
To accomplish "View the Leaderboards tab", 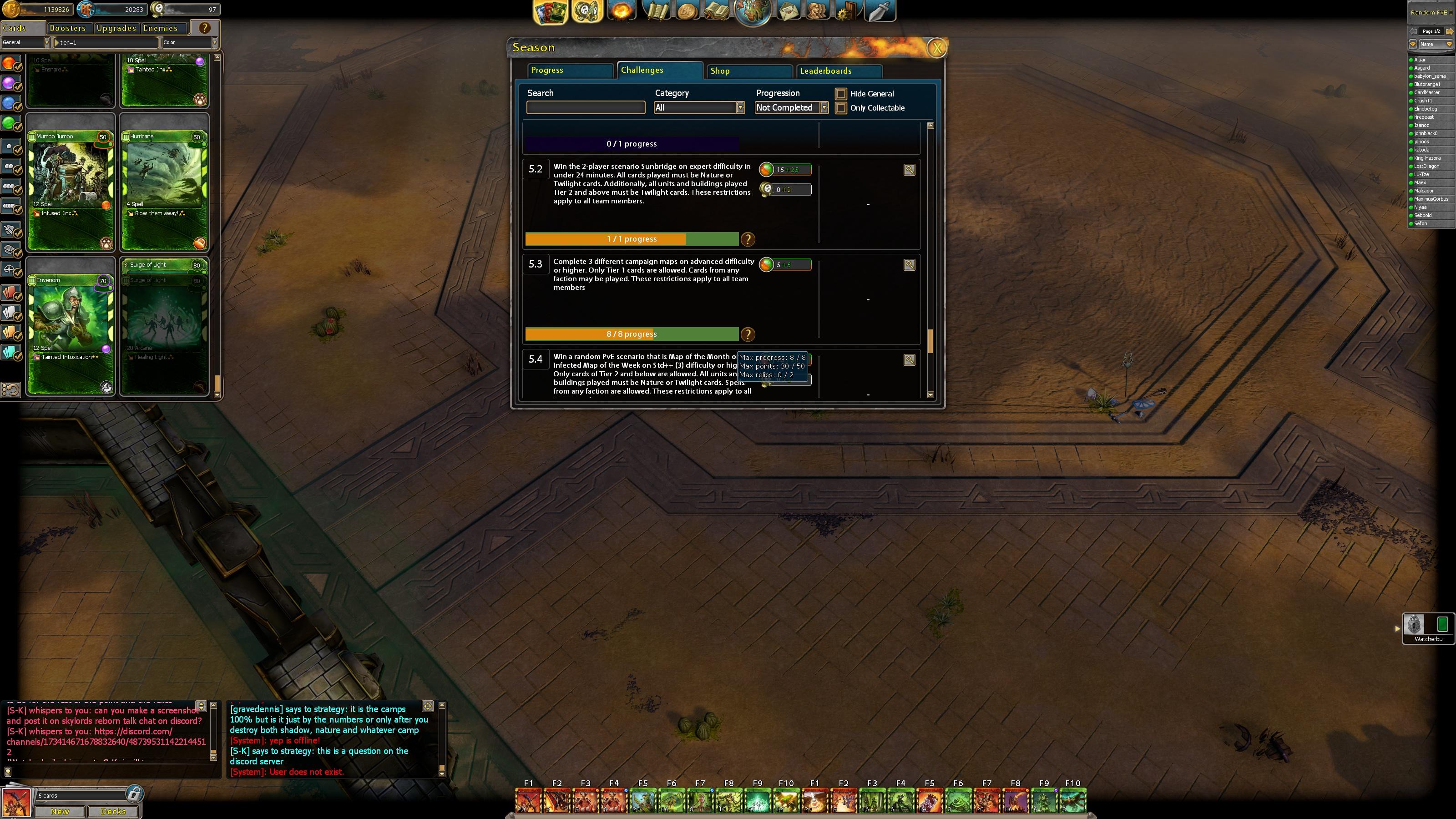I will tap(839, 71).
